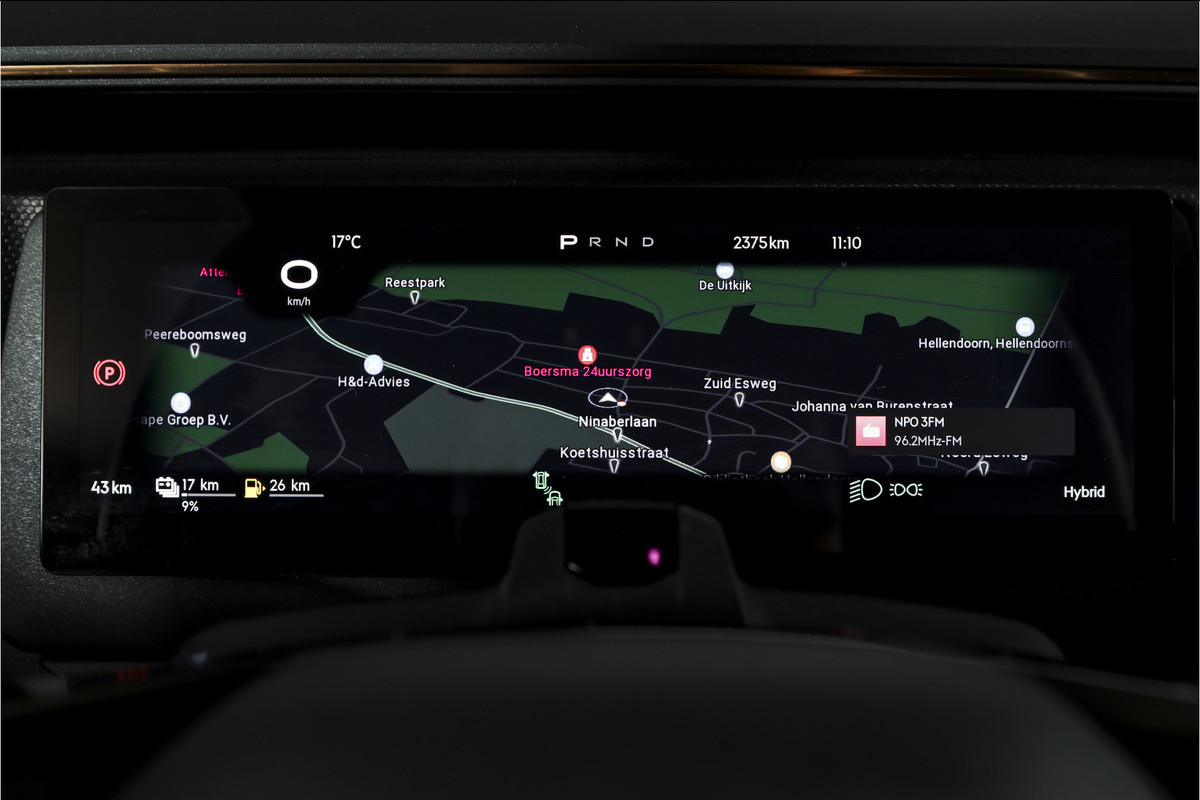Choose the Reestpark map marker
Image resolution: width=1200 pixels, height=800 pixels.
coord(415,297)
